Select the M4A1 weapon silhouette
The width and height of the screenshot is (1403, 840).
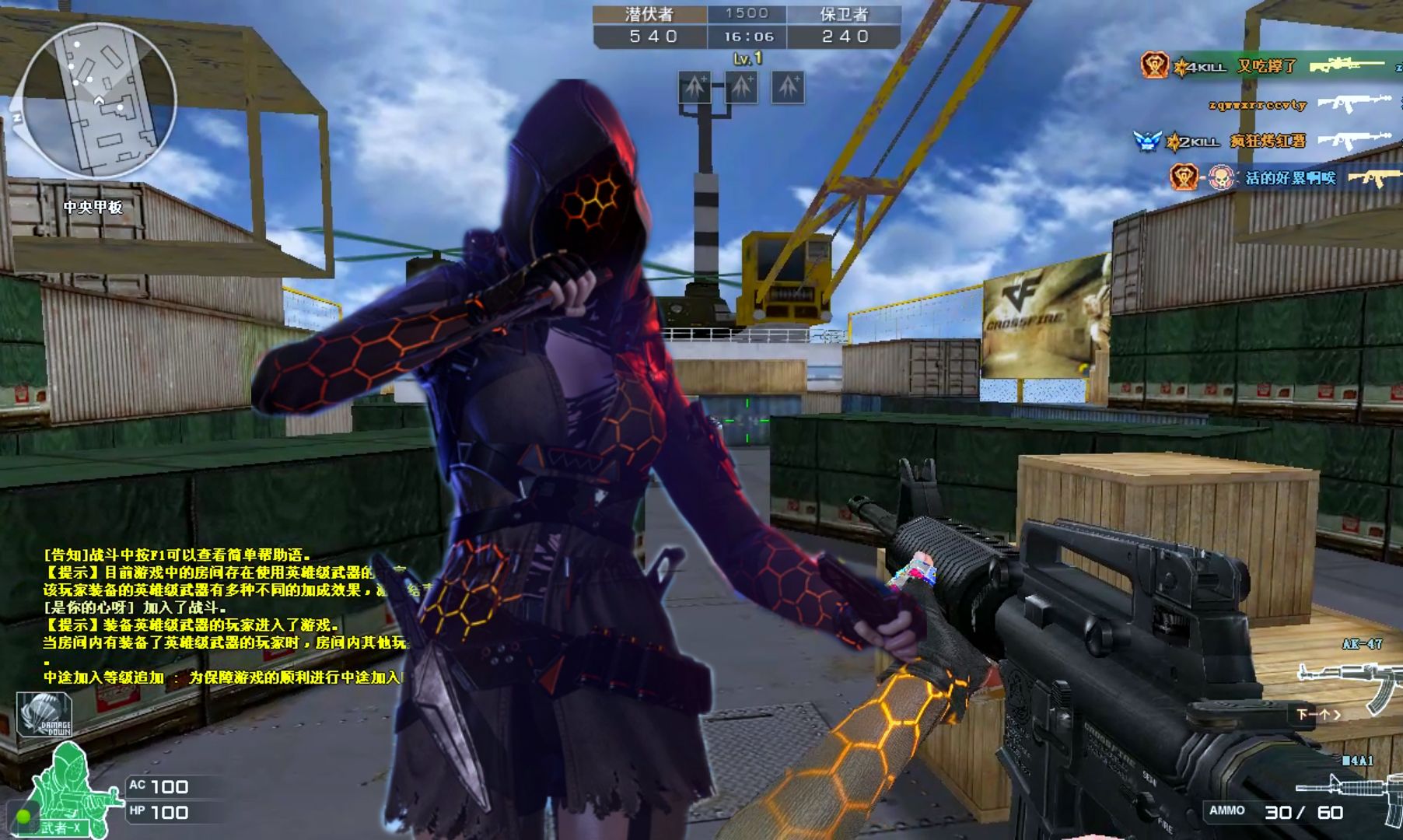coord(1353,792)
